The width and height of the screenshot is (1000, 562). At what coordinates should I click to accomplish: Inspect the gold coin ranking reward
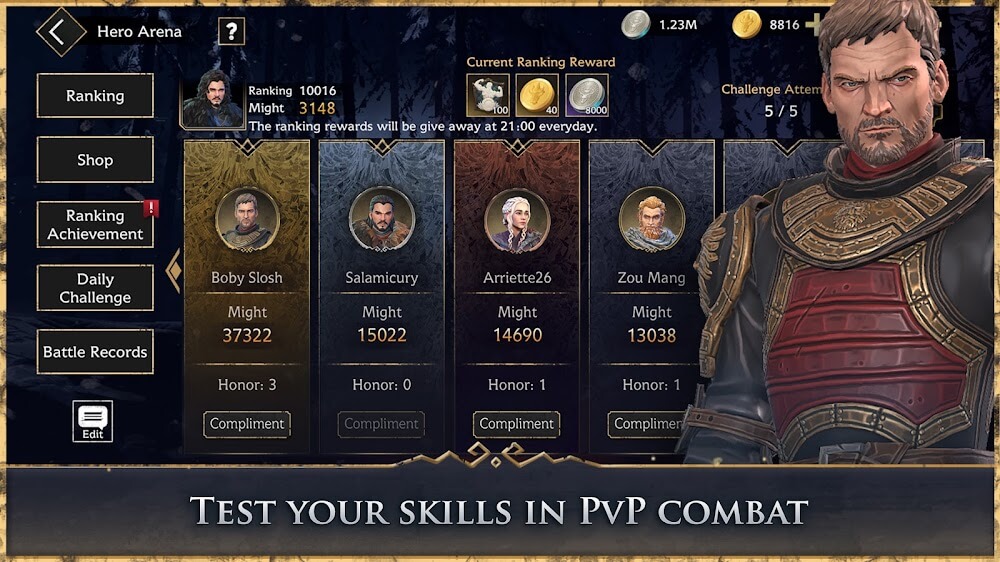tap(537, 95)
